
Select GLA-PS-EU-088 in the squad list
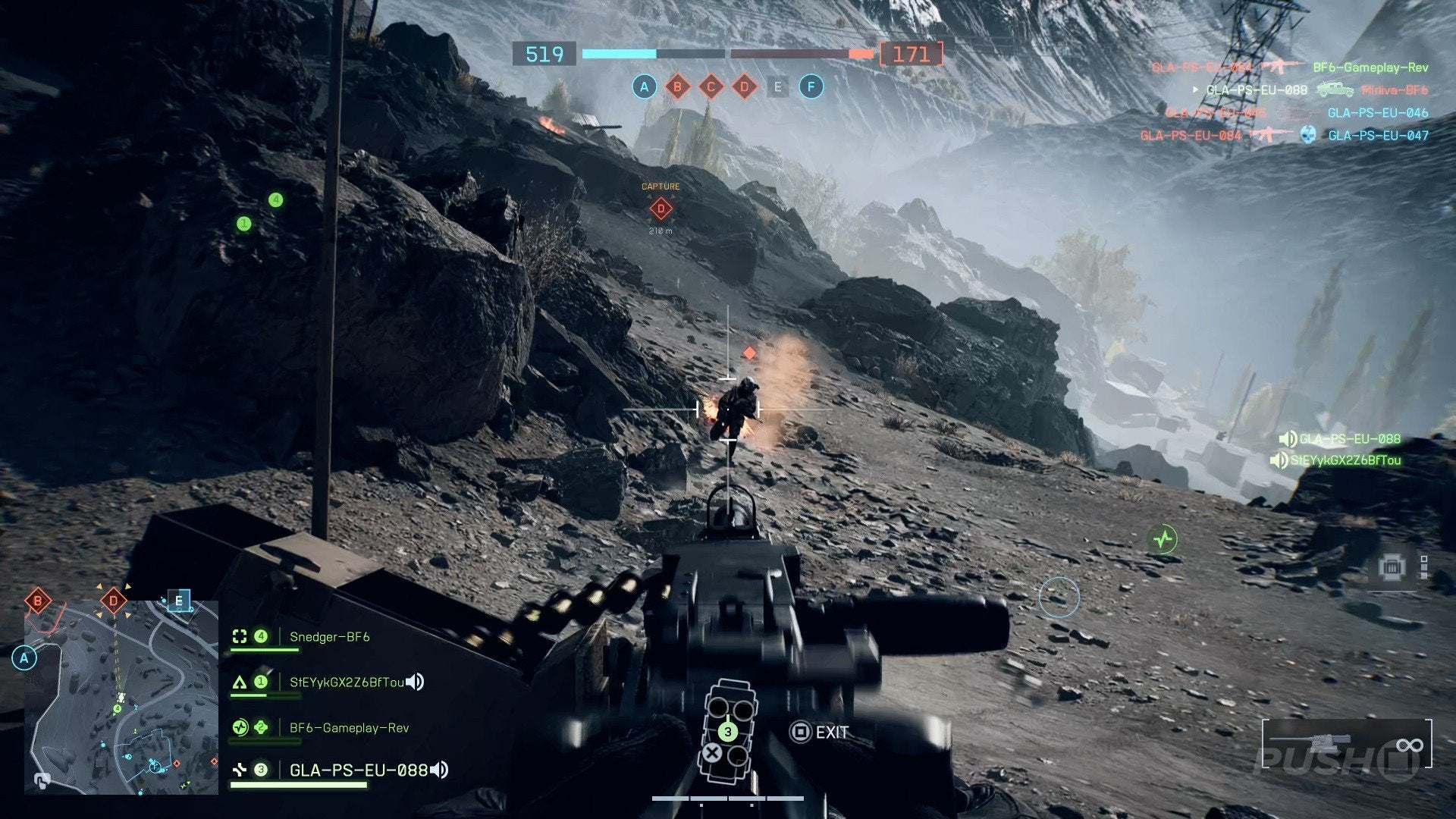pyautogui.click(x=358, y=770)
